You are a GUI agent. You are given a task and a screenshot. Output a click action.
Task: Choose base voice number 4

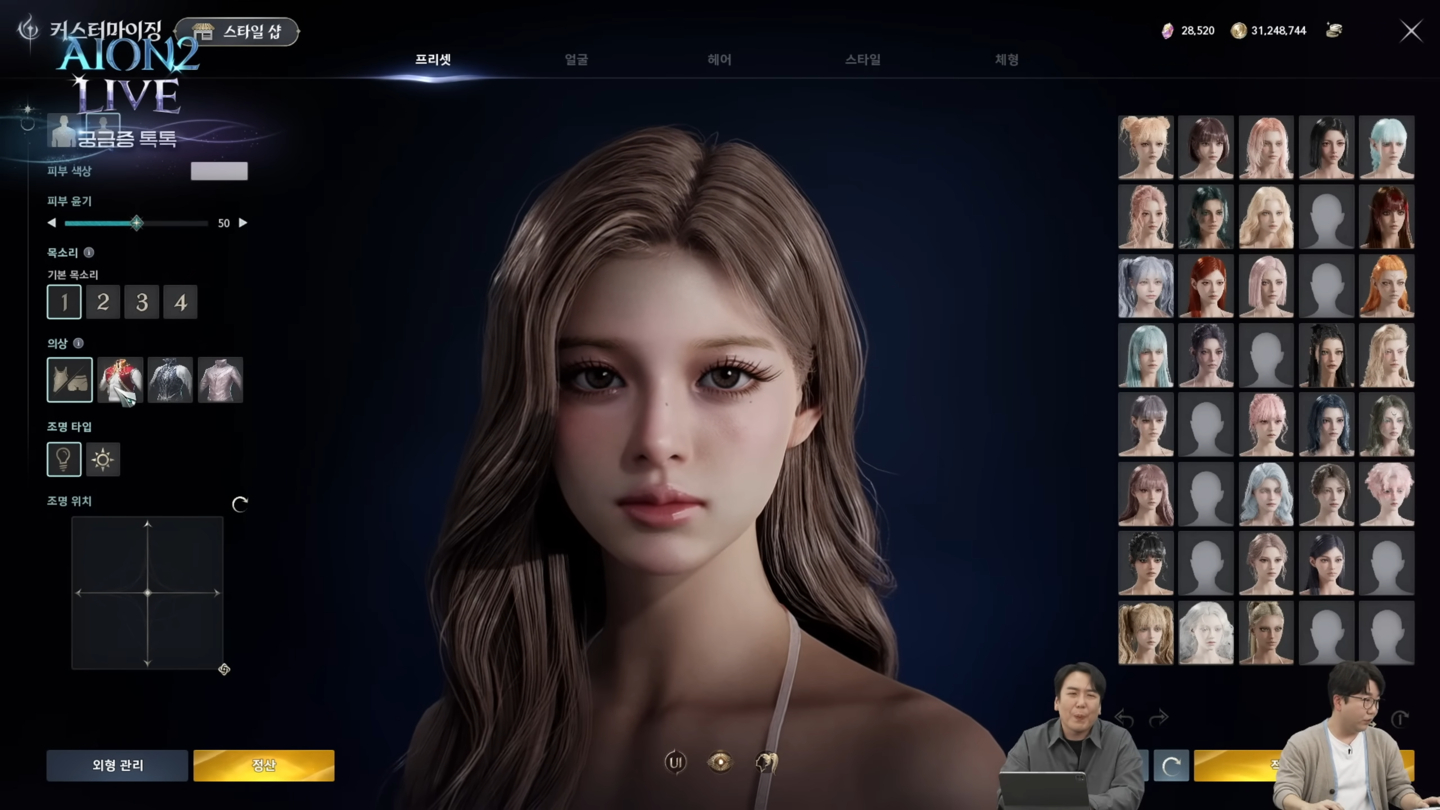(x=181, y=302)
